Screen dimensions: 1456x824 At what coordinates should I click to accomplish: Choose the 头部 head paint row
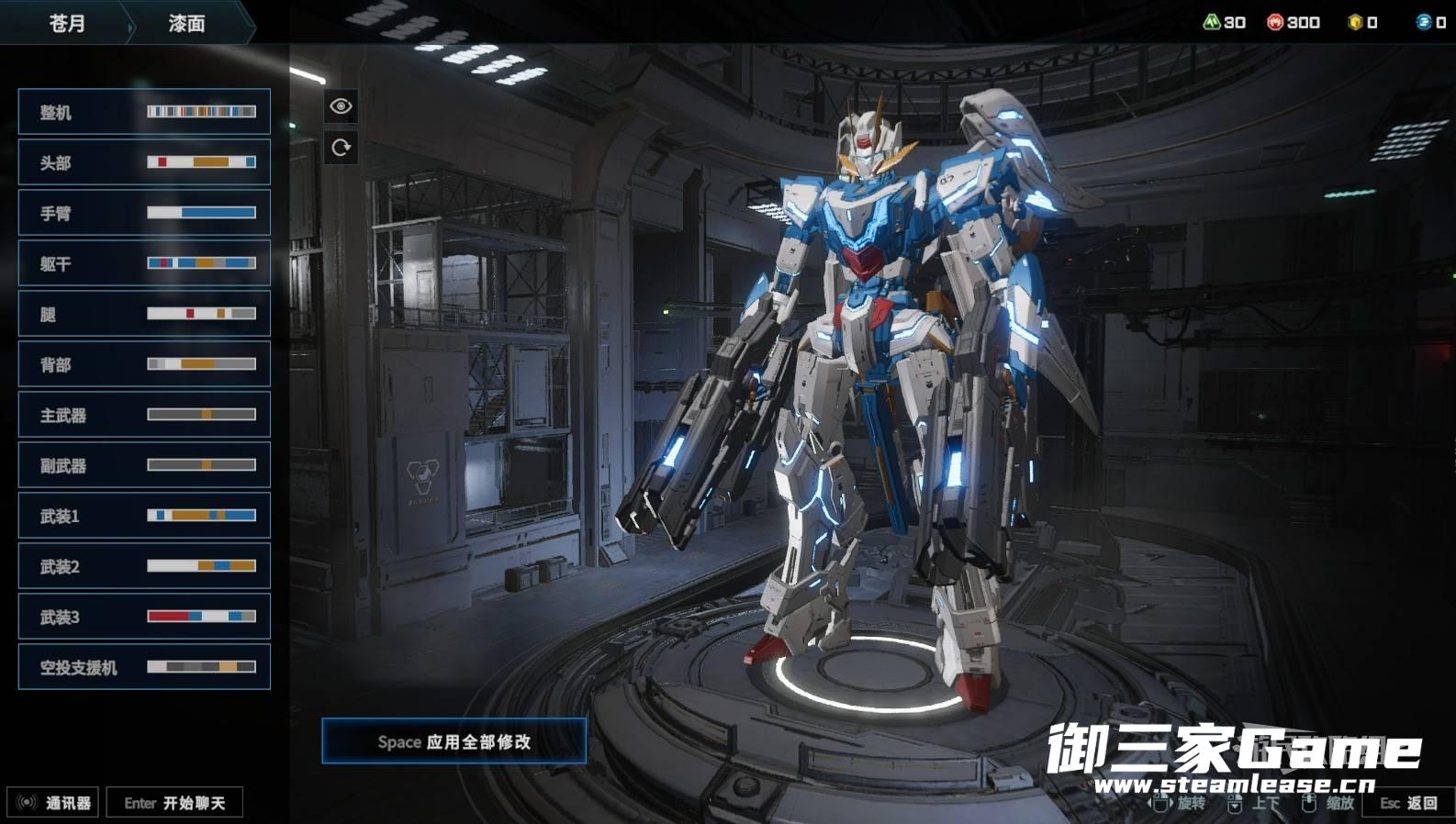tap(144, 162)
